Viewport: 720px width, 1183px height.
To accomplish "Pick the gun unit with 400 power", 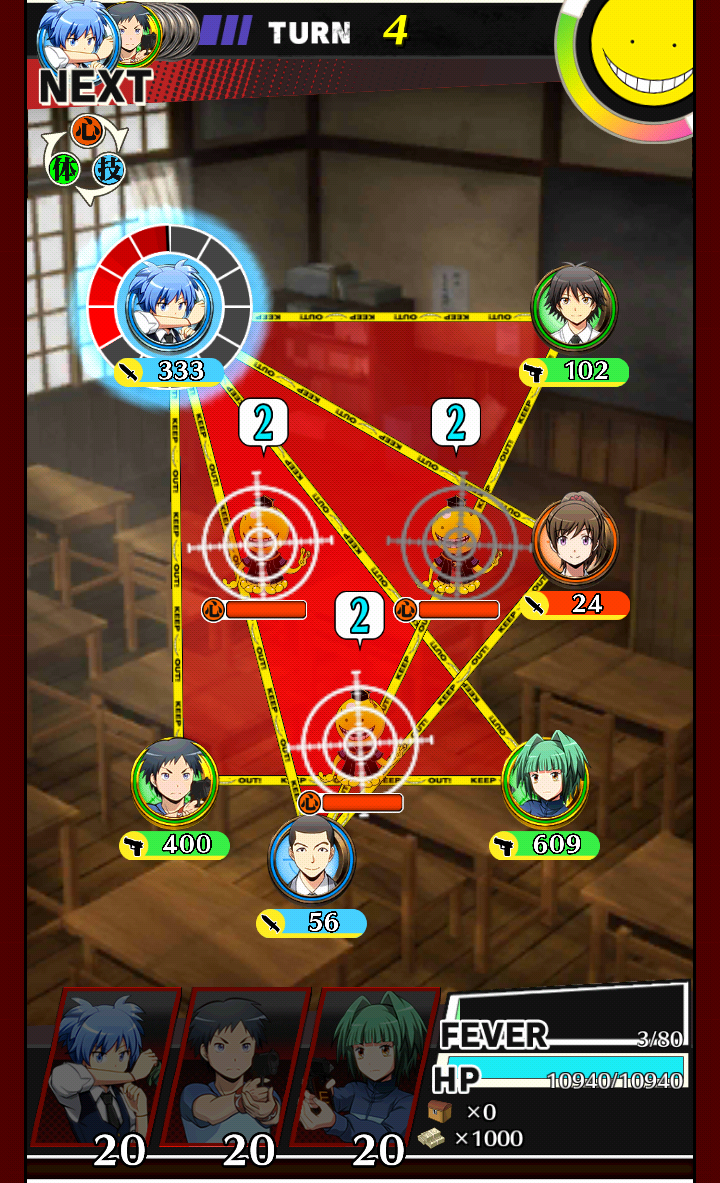I will tap(174, 780).
